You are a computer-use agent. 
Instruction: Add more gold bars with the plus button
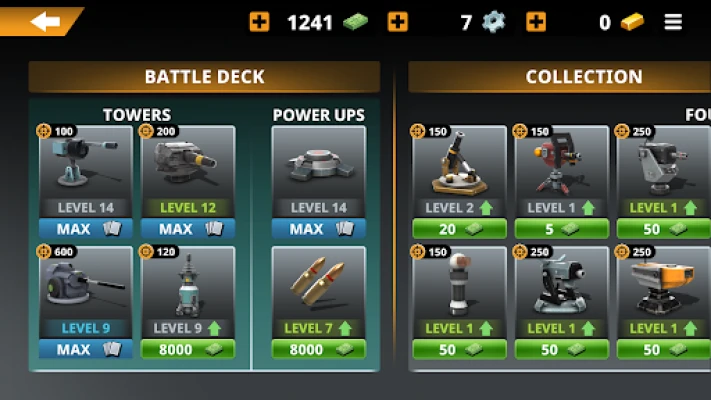(536, 22)
